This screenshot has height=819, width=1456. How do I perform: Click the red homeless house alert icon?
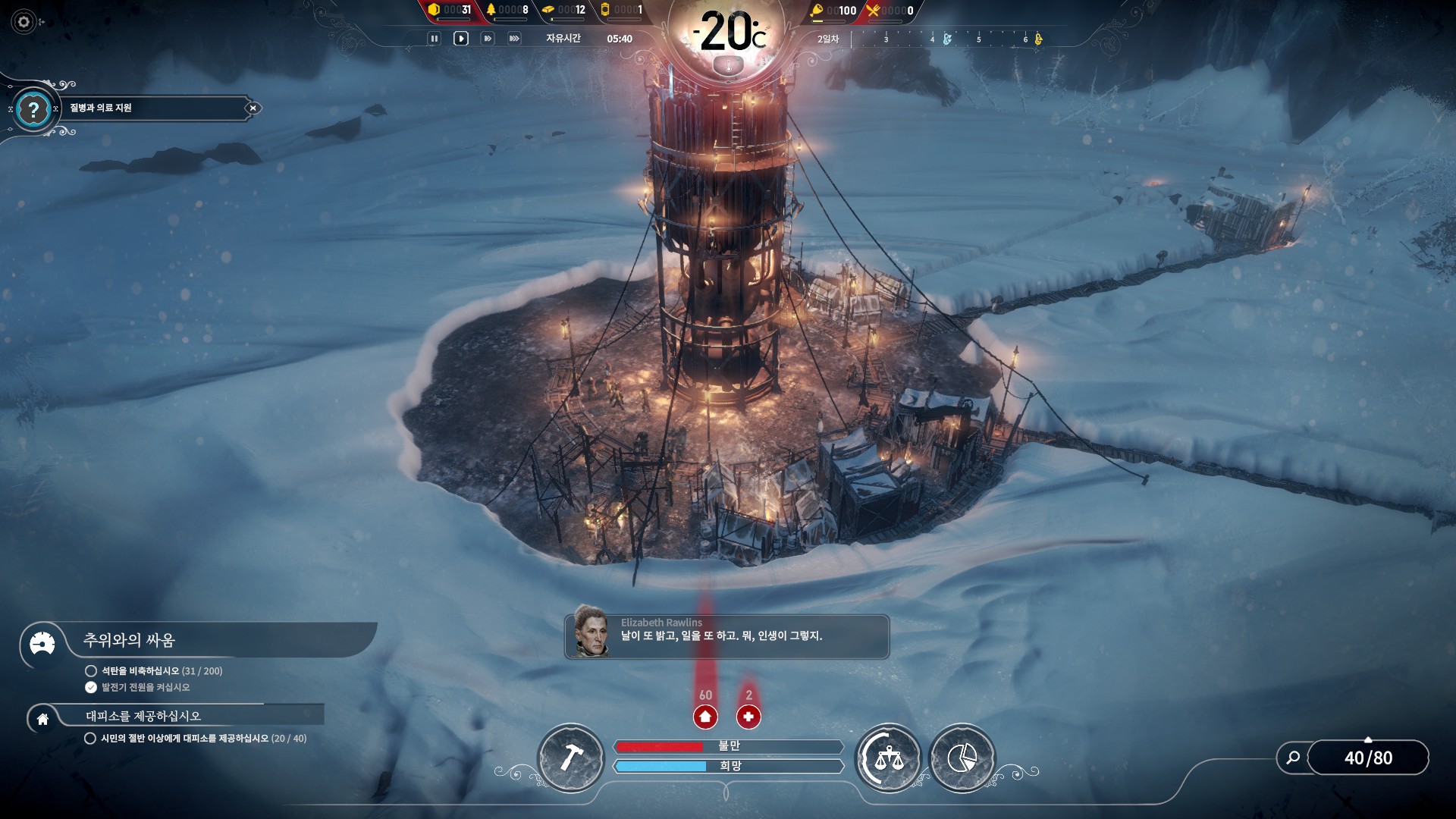(705, 716)
